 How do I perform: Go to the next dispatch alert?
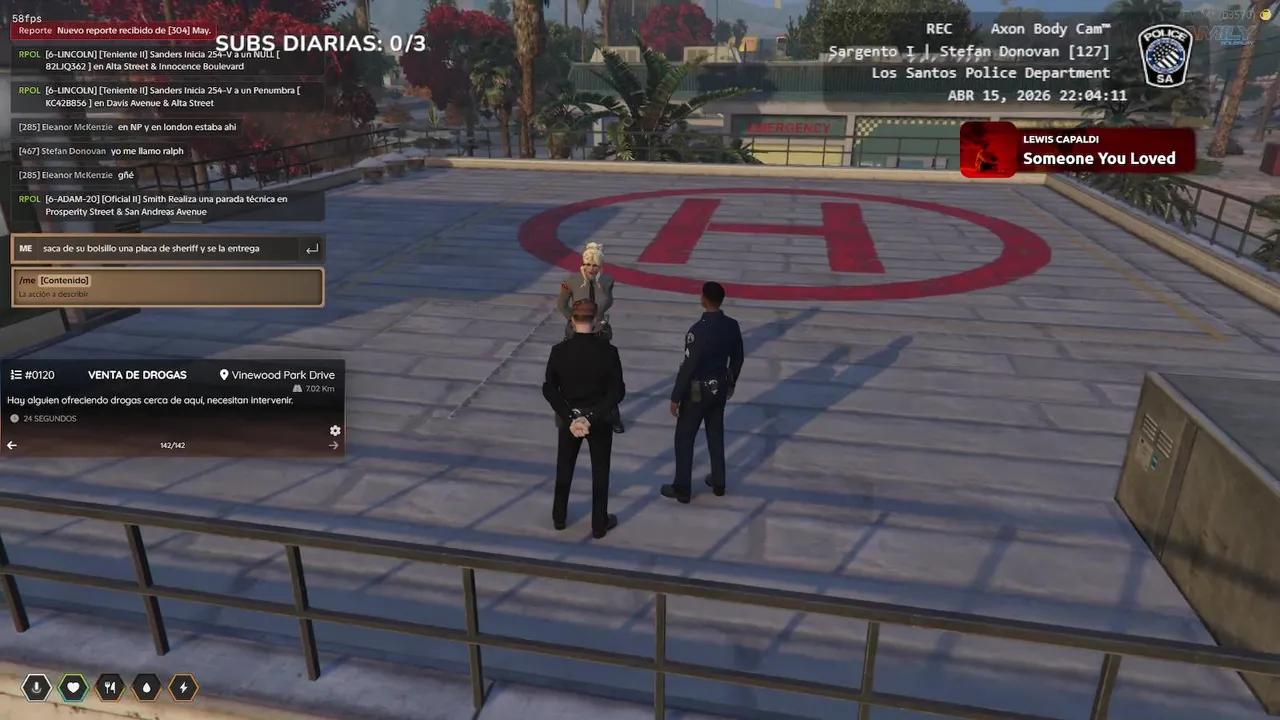tap(334, 445)
